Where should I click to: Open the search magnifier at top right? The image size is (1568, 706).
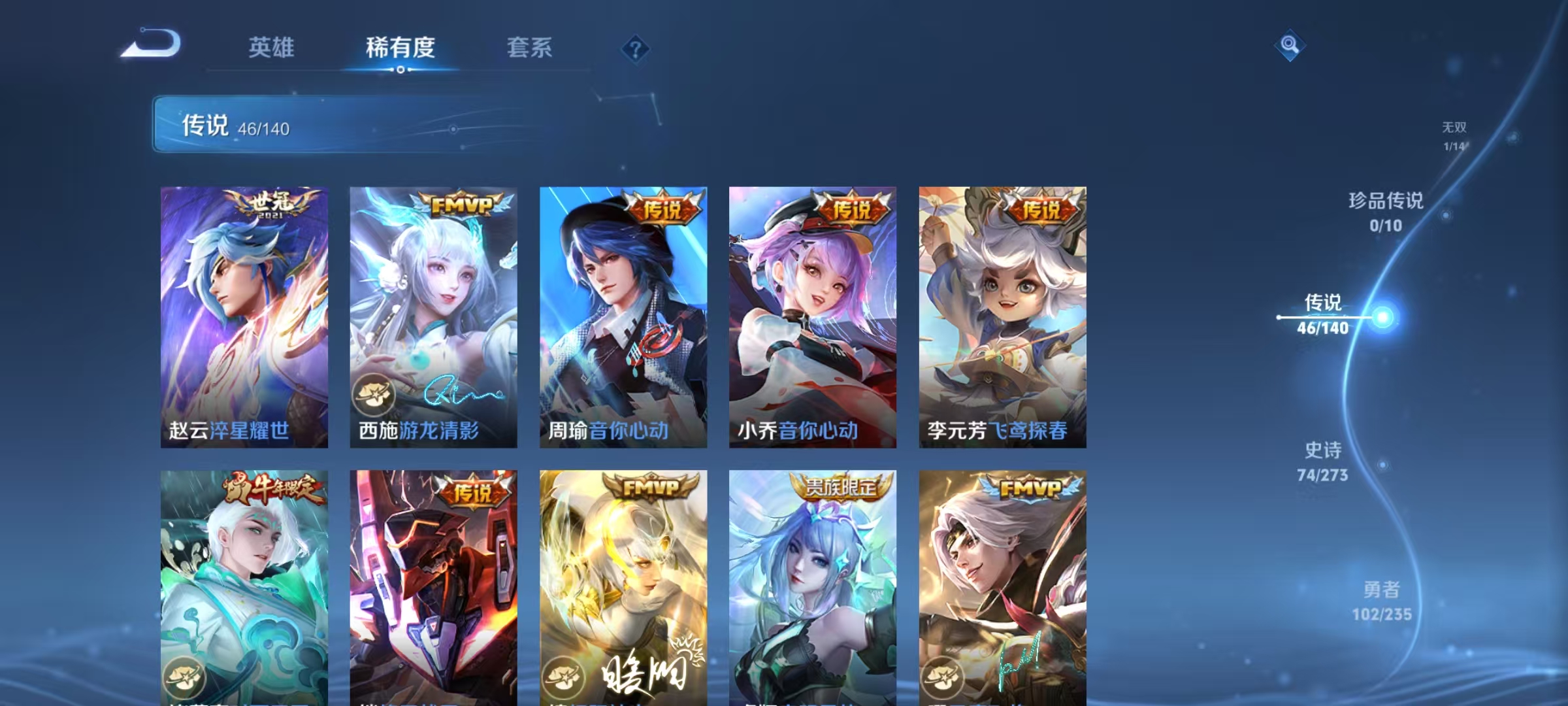pos(1289,46)
